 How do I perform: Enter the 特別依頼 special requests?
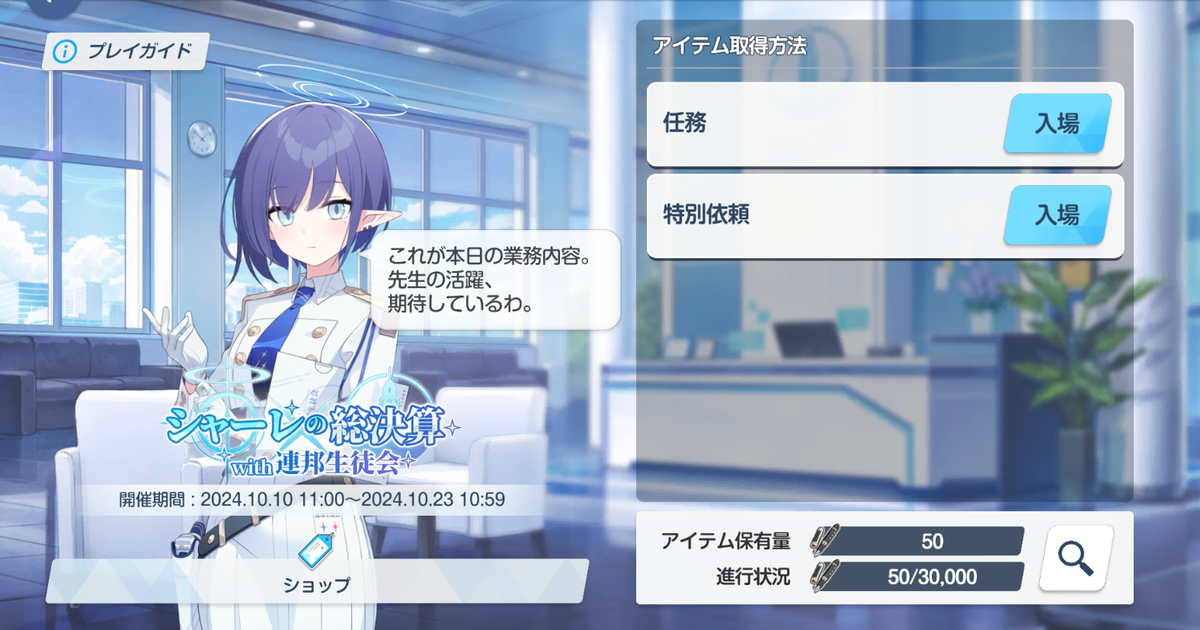click(x=1057, y=214)
